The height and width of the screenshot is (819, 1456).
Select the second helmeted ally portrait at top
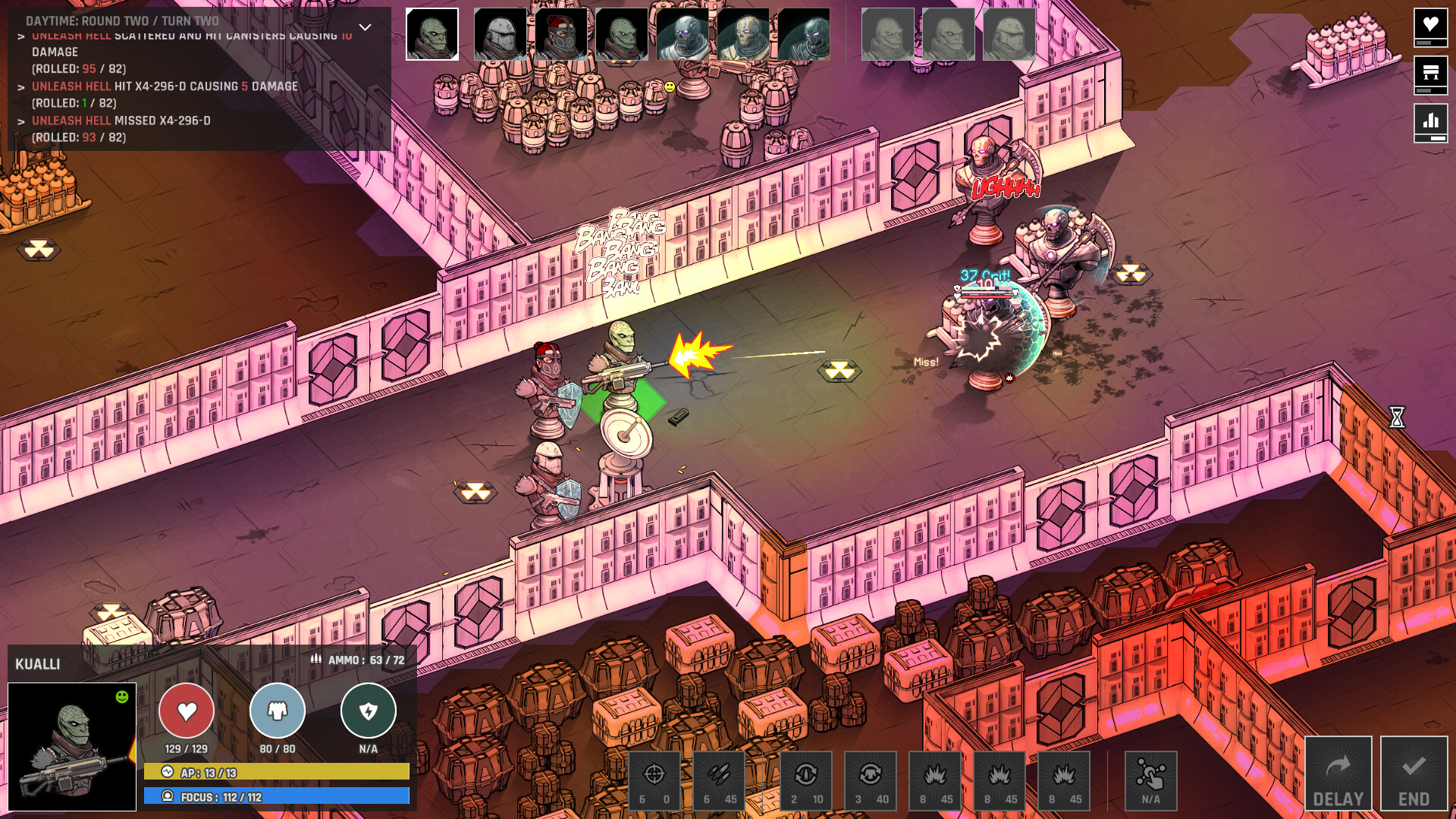[x=500, y=34]
